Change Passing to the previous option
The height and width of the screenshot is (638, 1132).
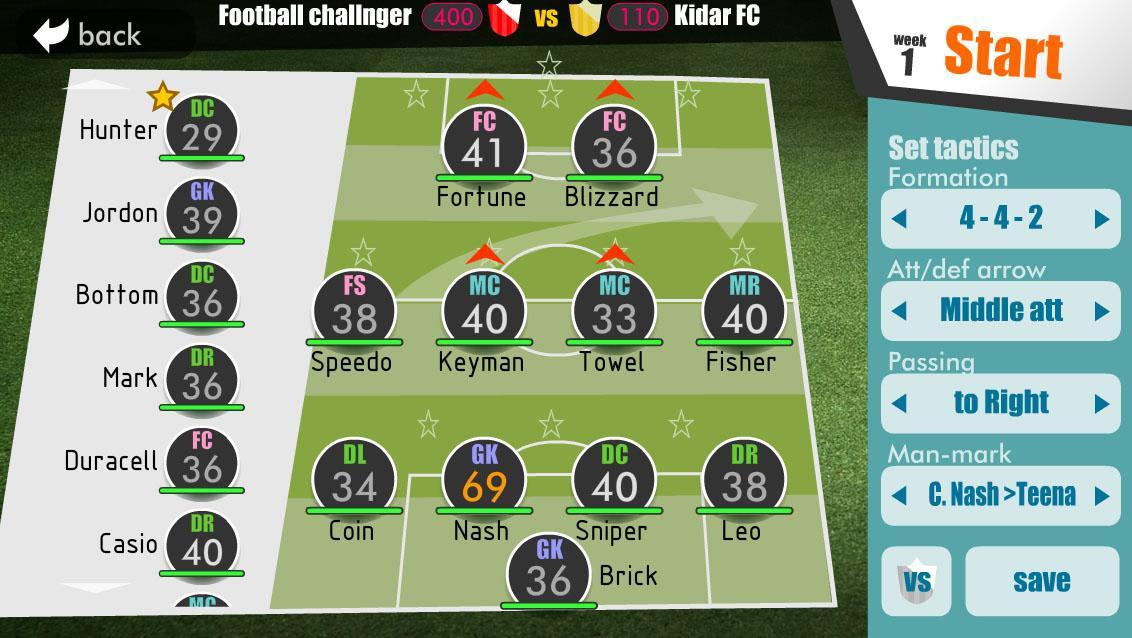point(899,403)
